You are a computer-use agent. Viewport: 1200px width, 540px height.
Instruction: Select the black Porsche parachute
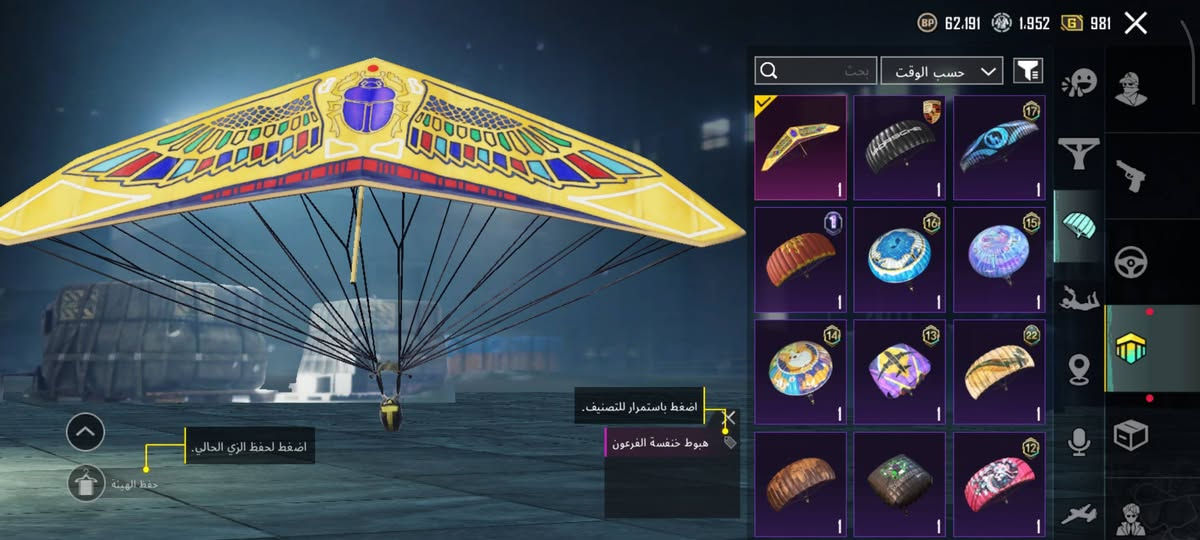(x=899, y=147)
